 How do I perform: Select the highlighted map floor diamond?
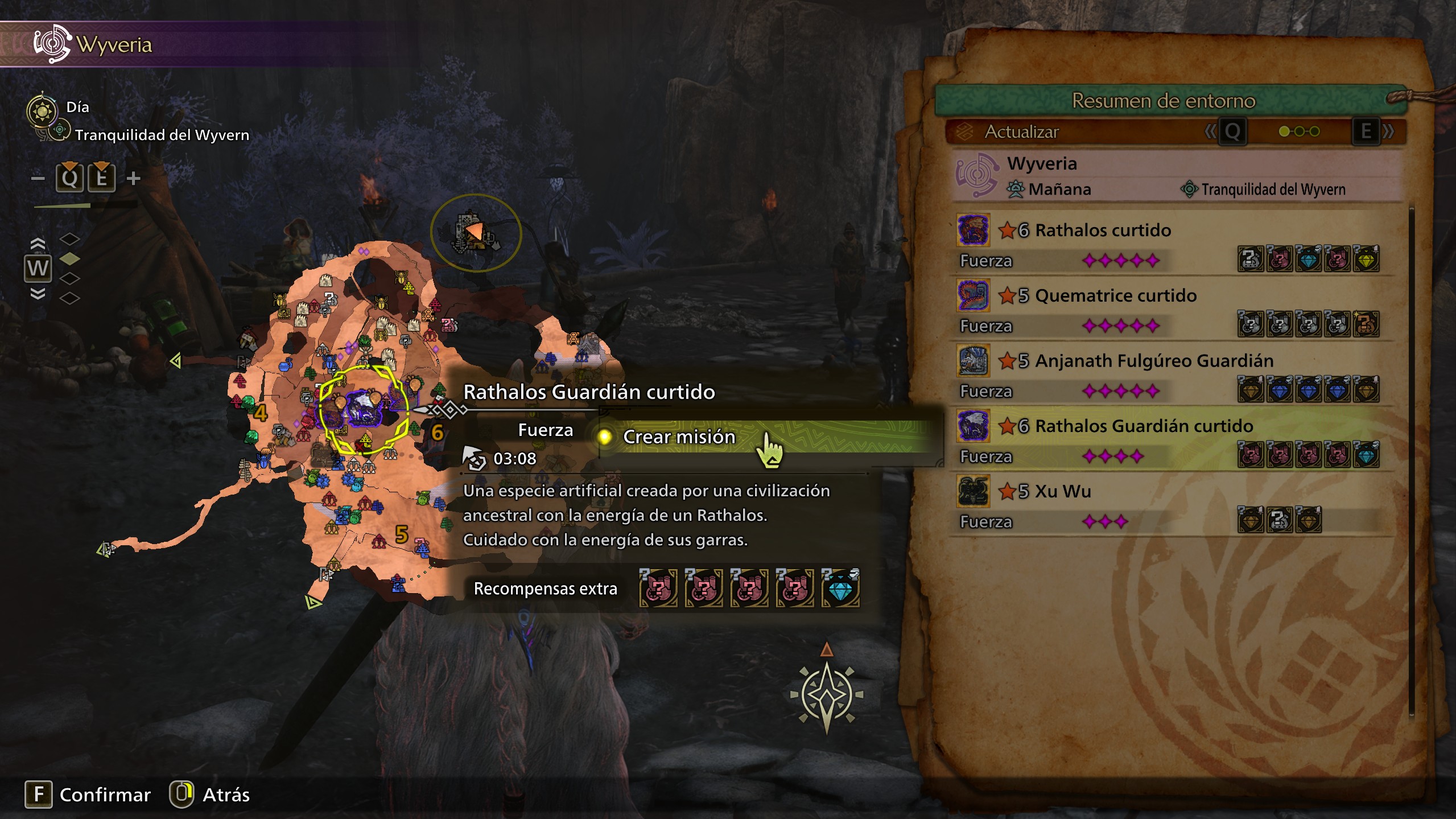[x=69, y=259]
